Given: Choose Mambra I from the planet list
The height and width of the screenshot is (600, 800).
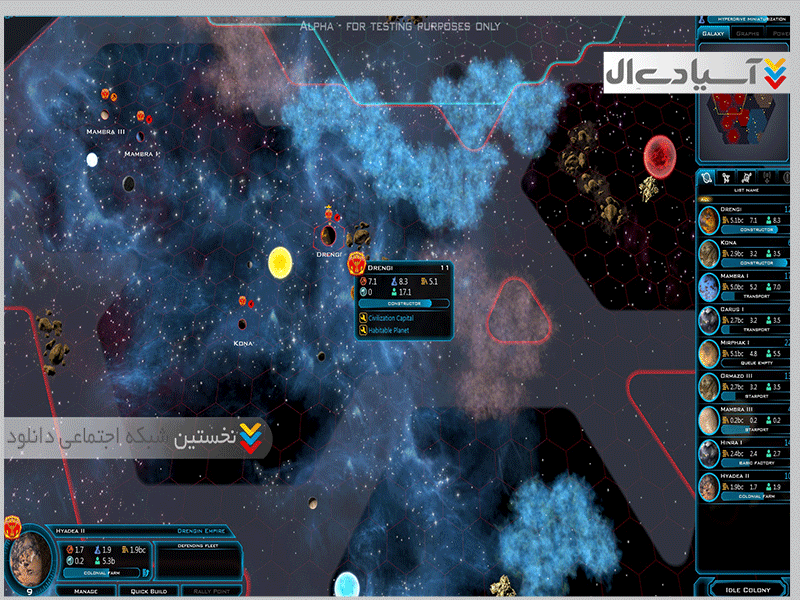Looking at the screenshot, I should pyautogui.click(x=745, y=285).
